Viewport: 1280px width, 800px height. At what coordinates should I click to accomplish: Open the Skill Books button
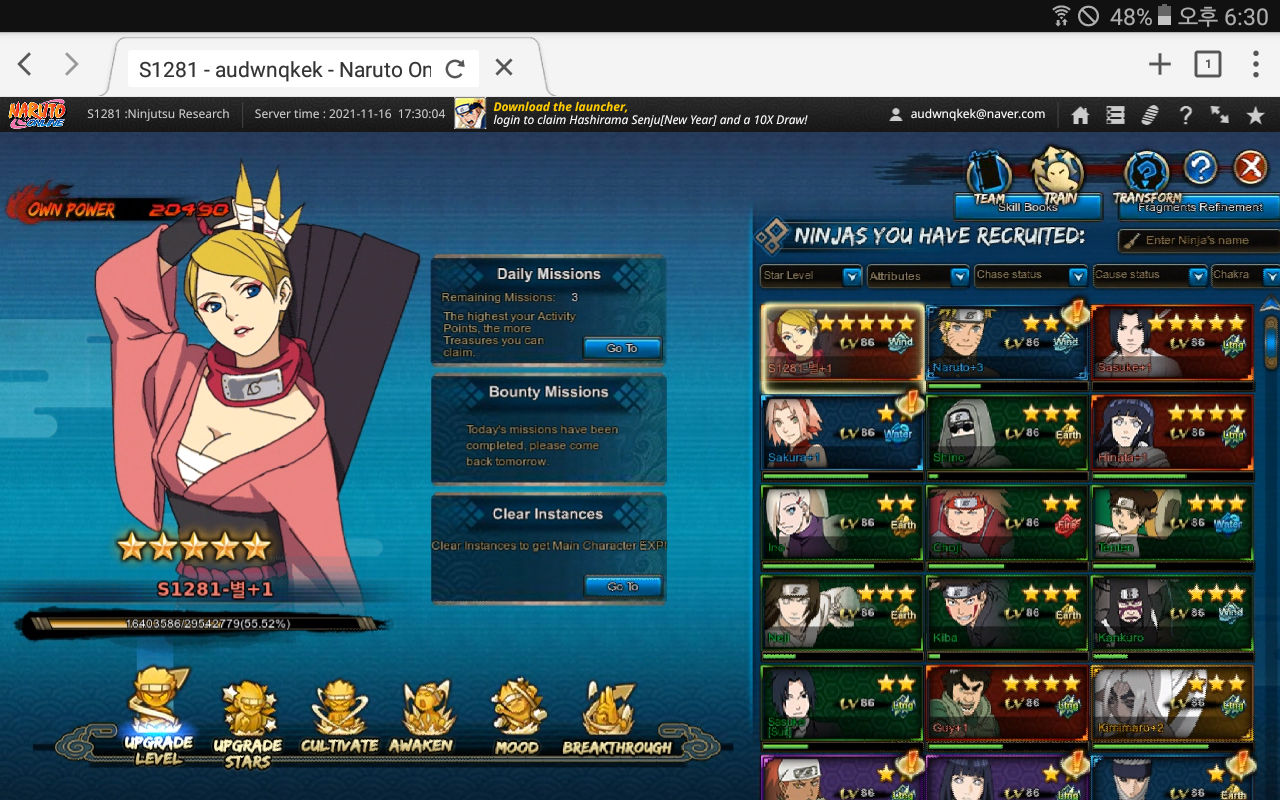pos(1028,207)
